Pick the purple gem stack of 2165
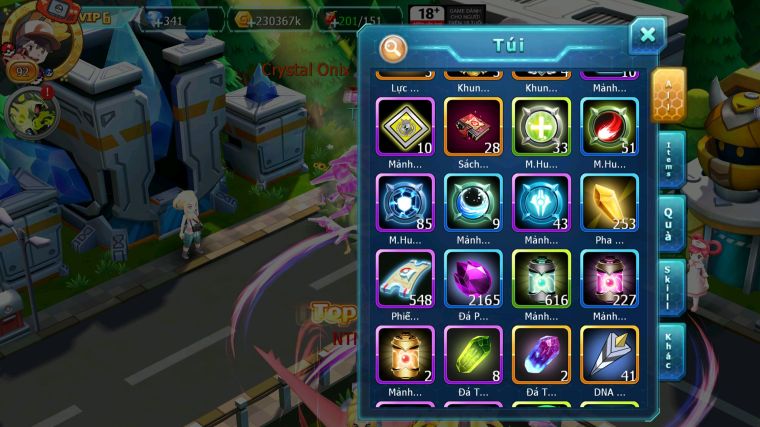Image resolution: width=760 pixels, height=427 pixels. 473,279
